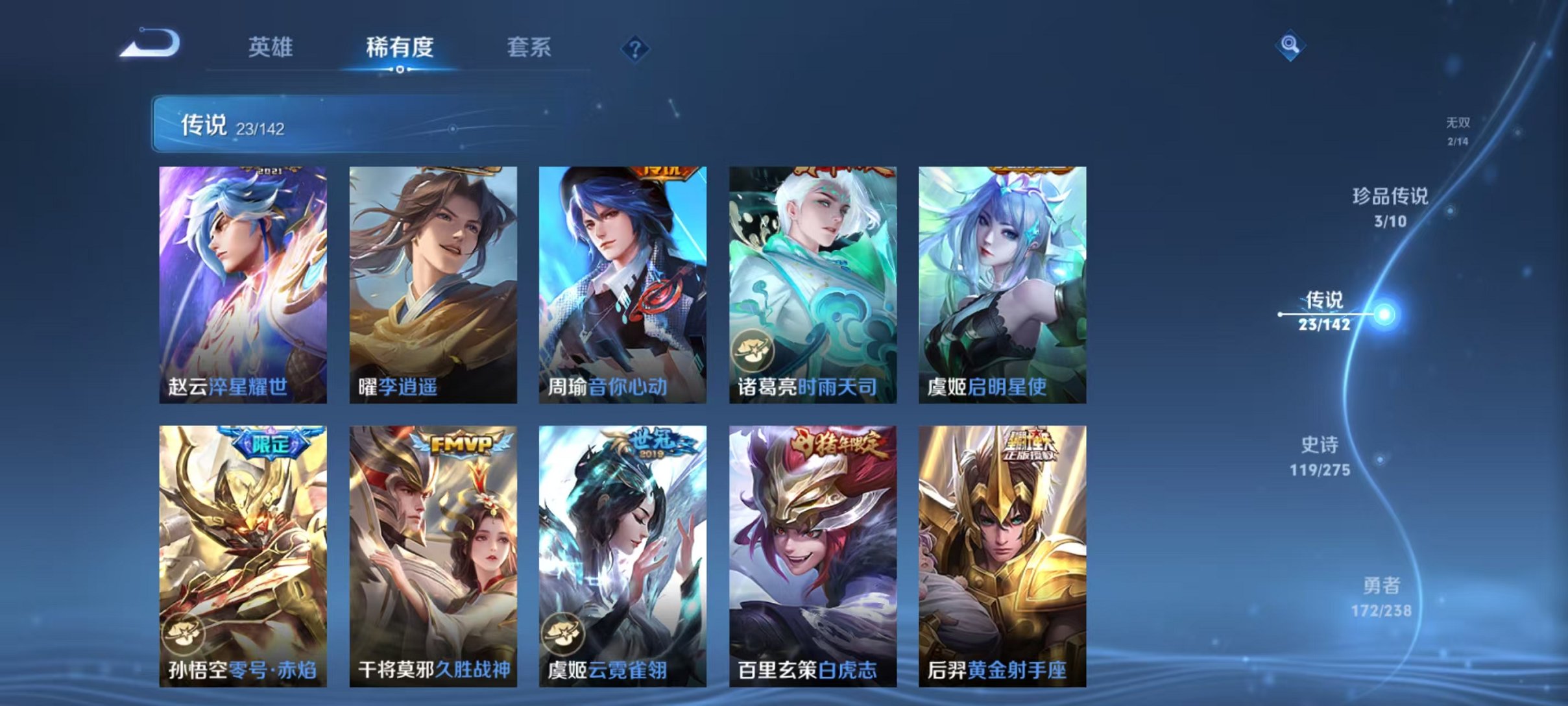Switch to the 套系 tab
This screenshot has height=706, width=1568.
click(530, 47)
